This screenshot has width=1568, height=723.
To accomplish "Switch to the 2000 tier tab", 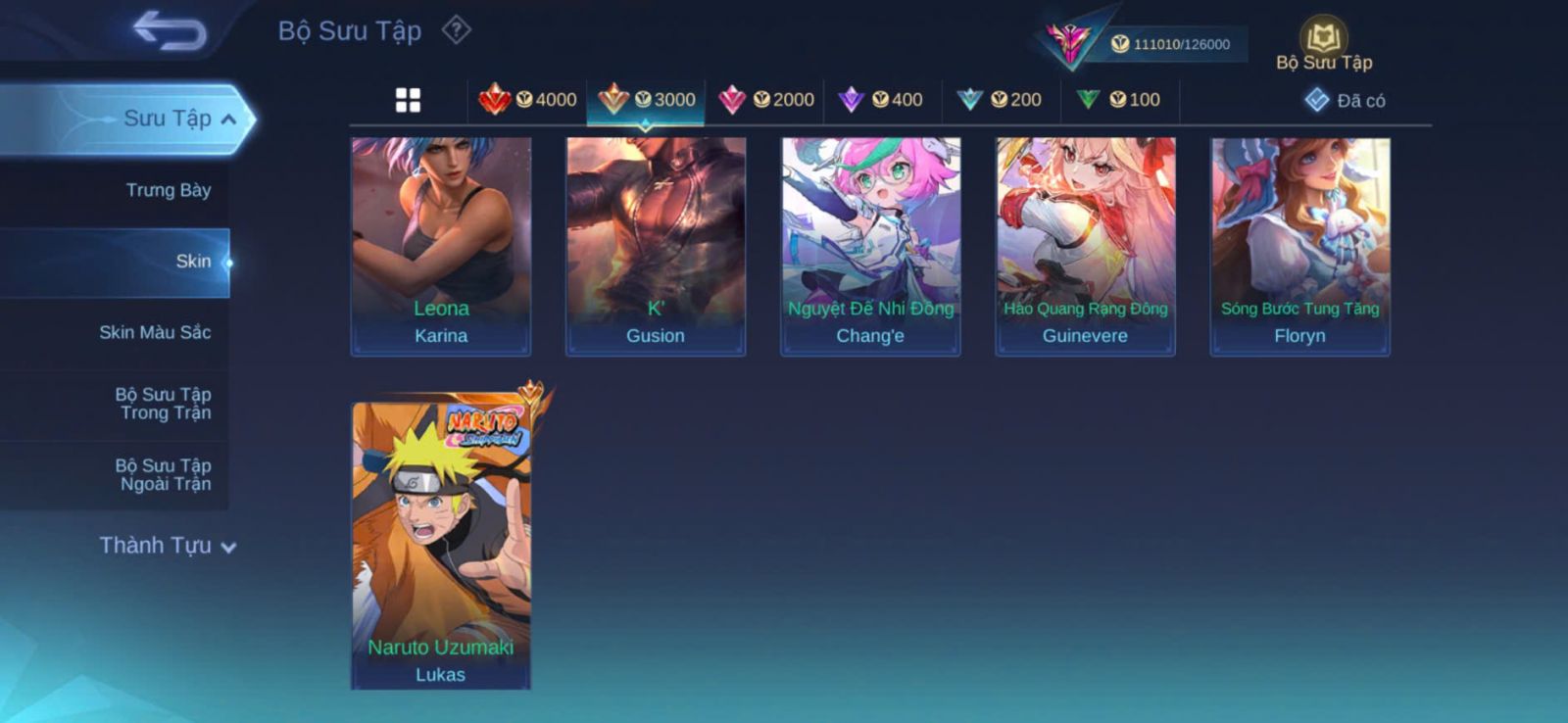I will click(x=766, y=99).
